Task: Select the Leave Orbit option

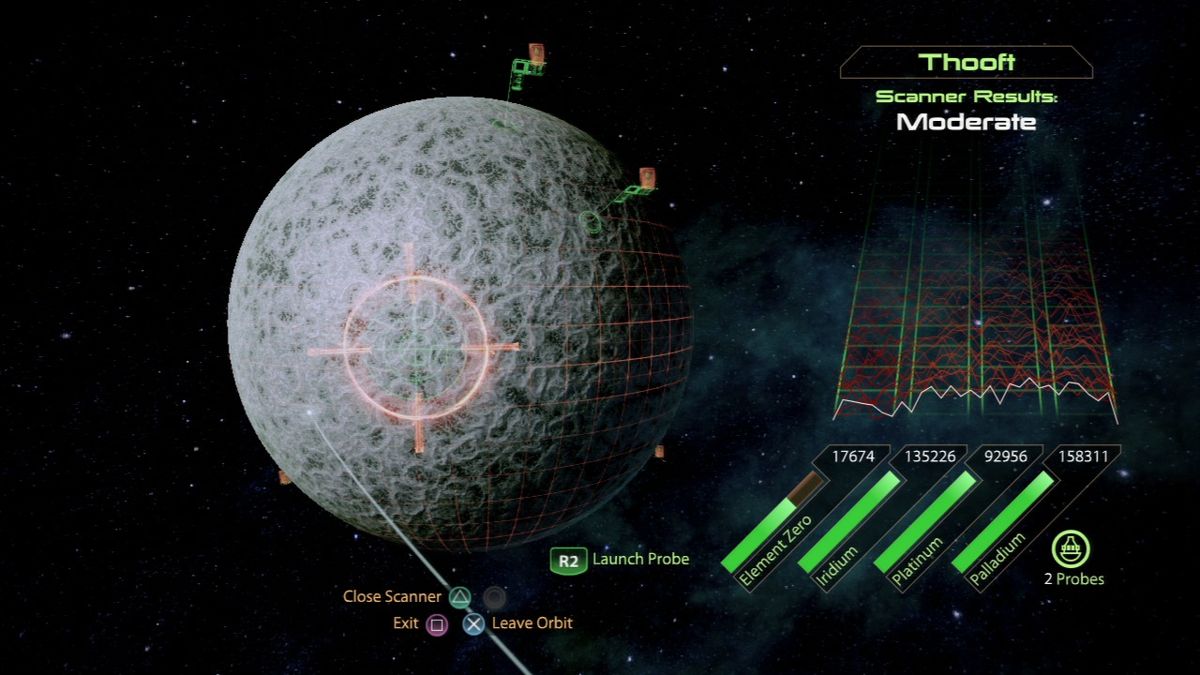Action: click(531, 623)
